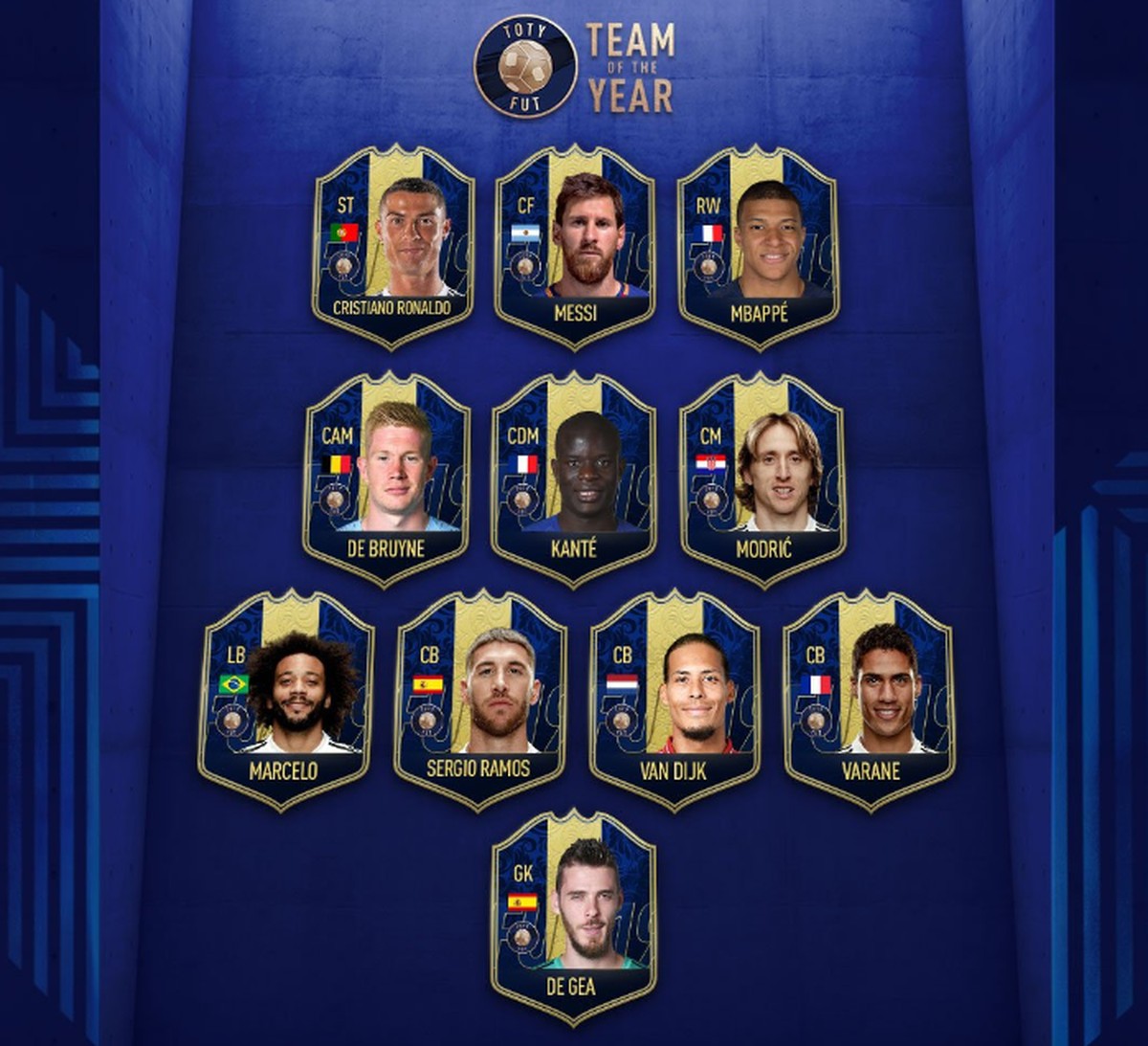The height and width of the screenshot is (1046, 1148).
Task: Click the De Gea GK card
Action: pos(573,919)
